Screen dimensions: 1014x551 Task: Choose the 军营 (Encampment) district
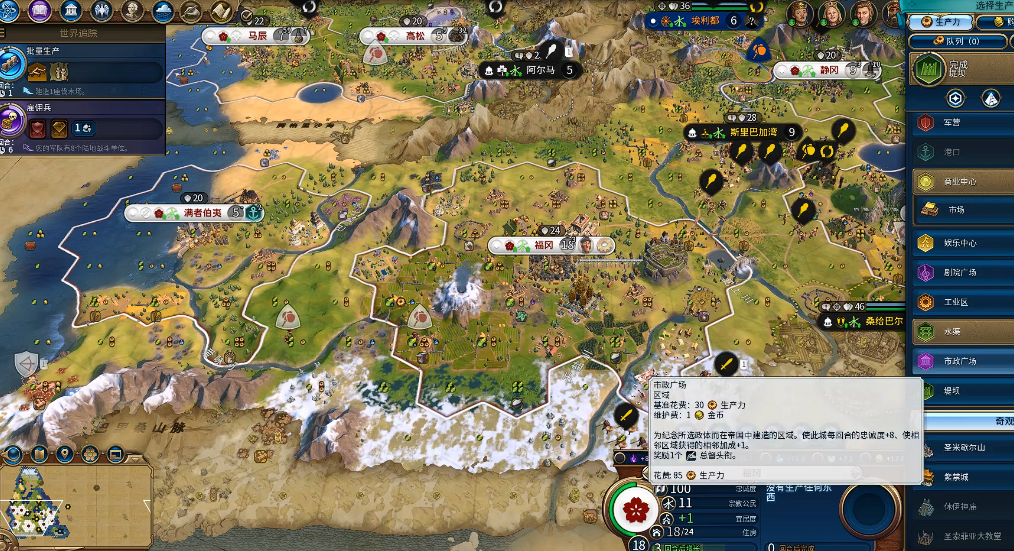coord(960,124)
